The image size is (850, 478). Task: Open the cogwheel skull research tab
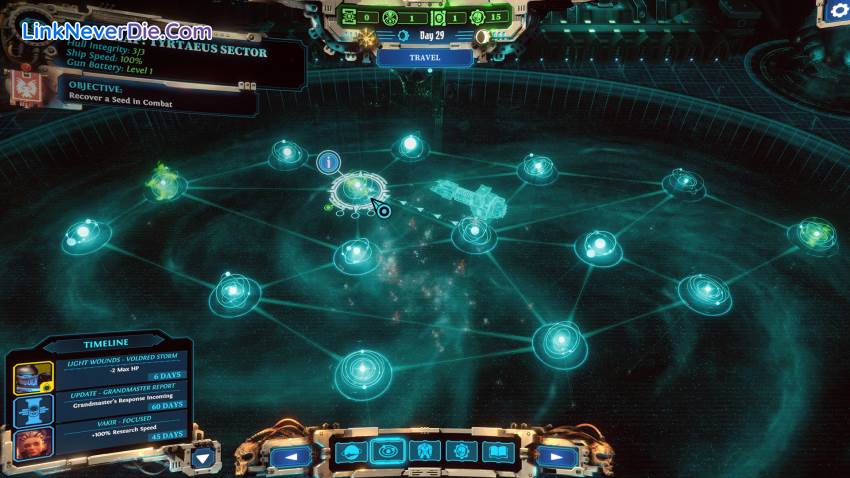pyautogui.click(x=461, y=452)
